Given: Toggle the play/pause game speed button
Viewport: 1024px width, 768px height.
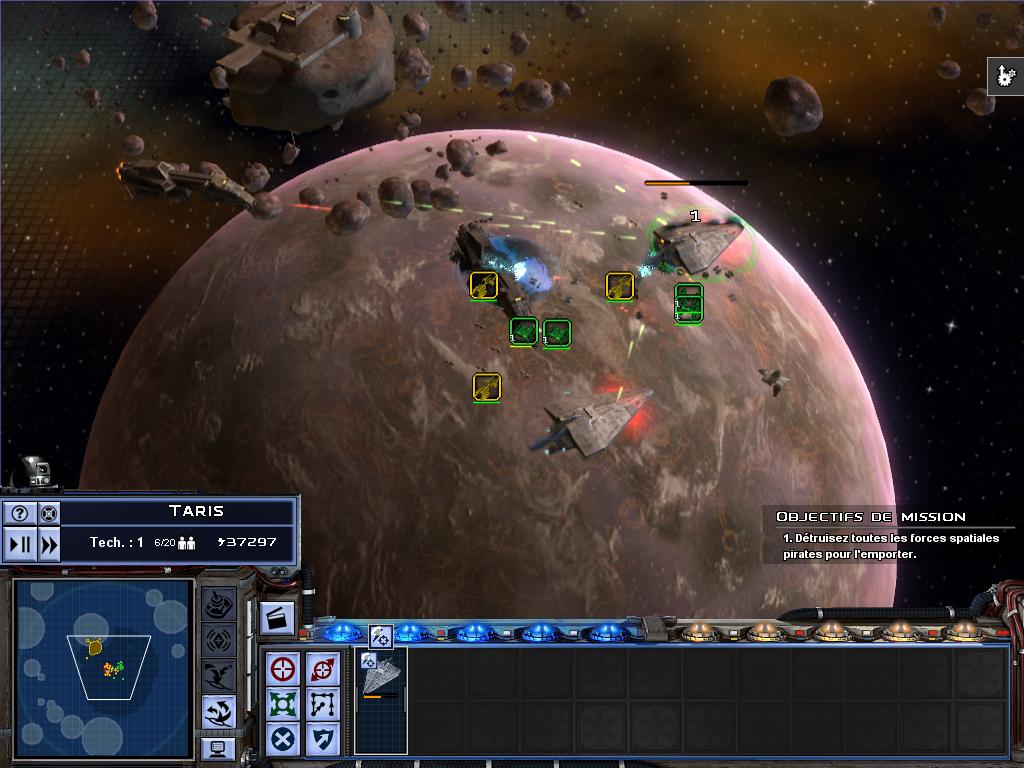Looking at the screenshot, I should pyautogui.click(x=19, y=544).
